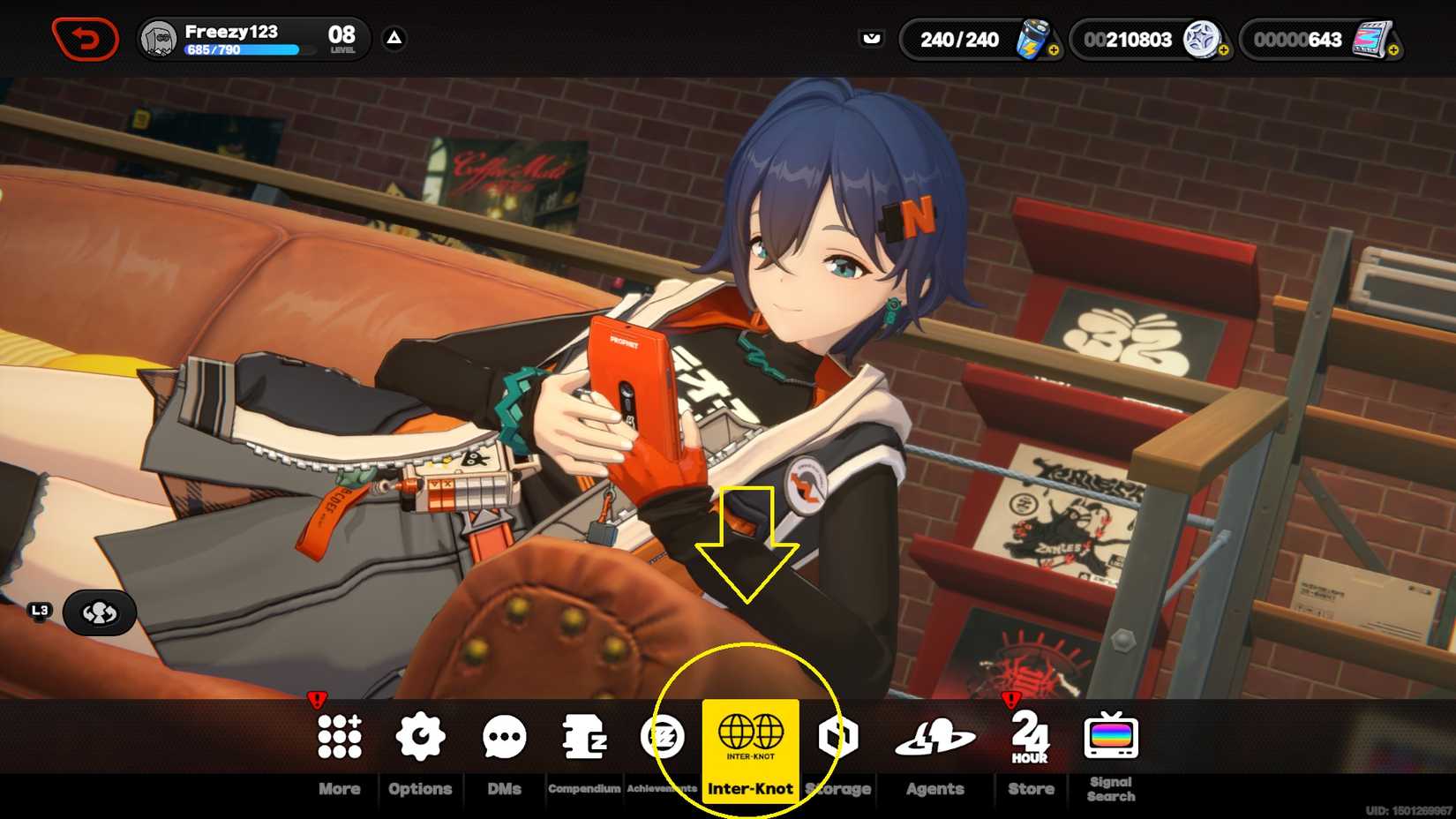Open the 24 Hour Store
The width and height of the screenshot is (1456, 819).
pyautogui.click(x=1030, y=737)
